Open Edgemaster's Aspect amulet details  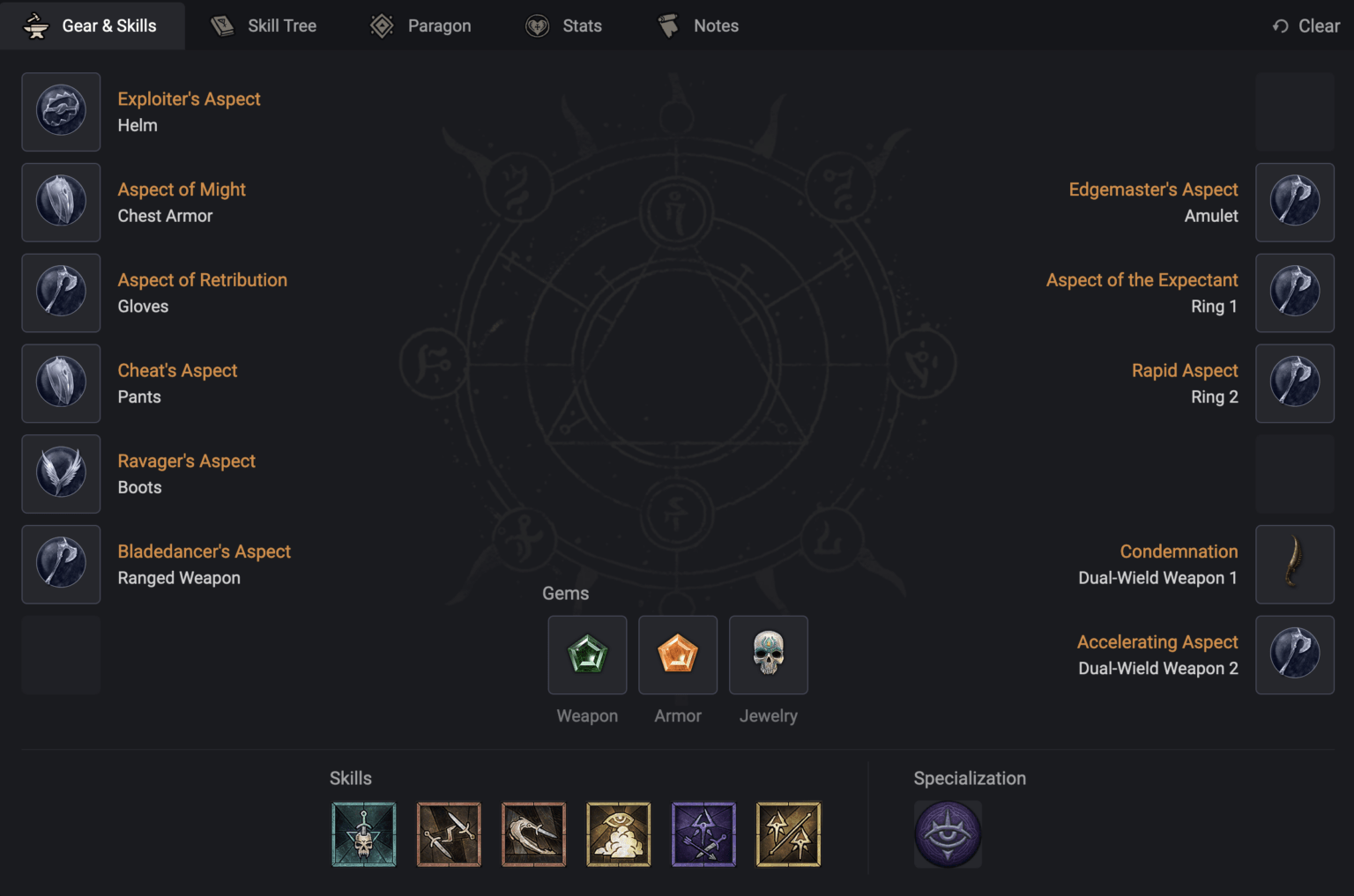point(1295,202)
